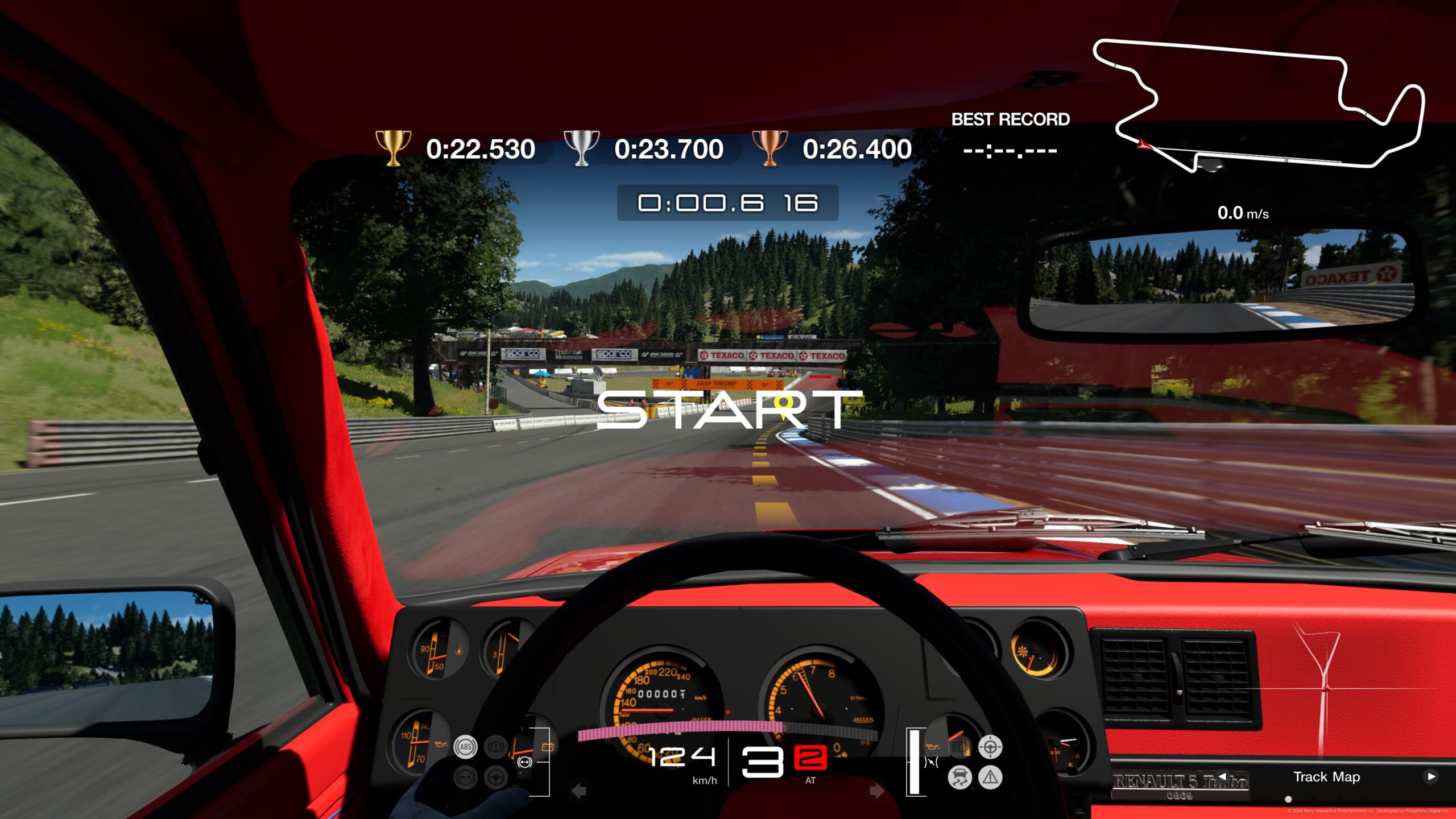Image resolution: width=1456 pixels, height=819 pixels.
Task: Select the Track Map label
Action: click(x=1326, y=777)
